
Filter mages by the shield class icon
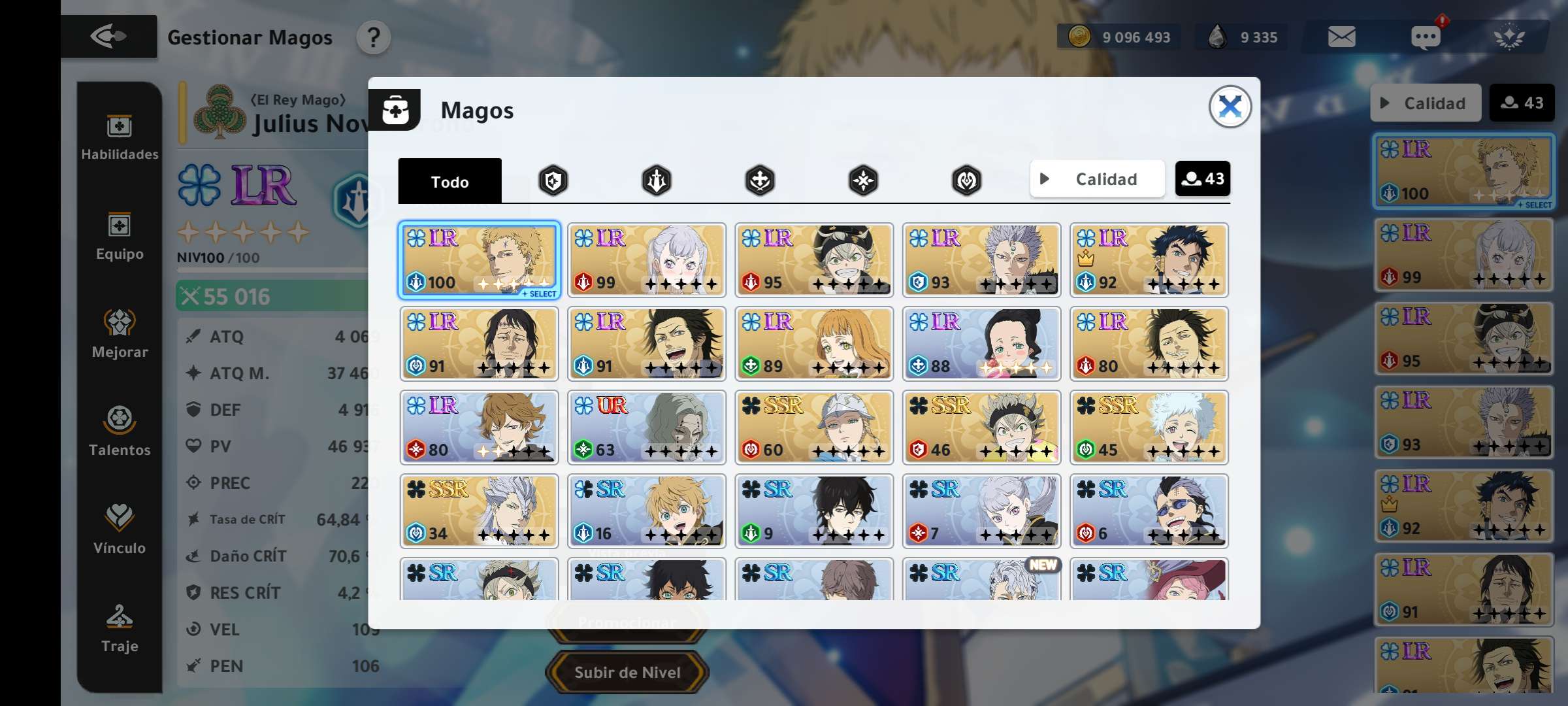tap(553, 180)
